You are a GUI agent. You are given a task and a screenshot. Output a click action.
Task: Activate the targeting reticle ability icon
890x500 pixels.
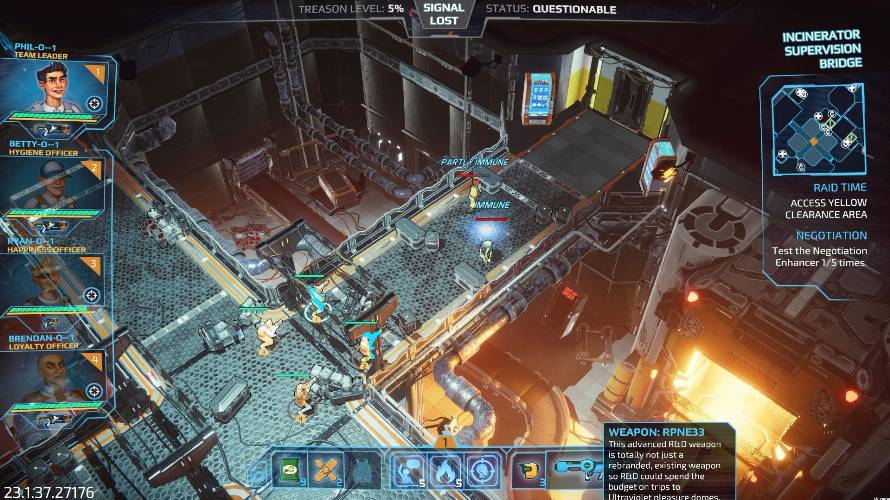coord(481,468)
